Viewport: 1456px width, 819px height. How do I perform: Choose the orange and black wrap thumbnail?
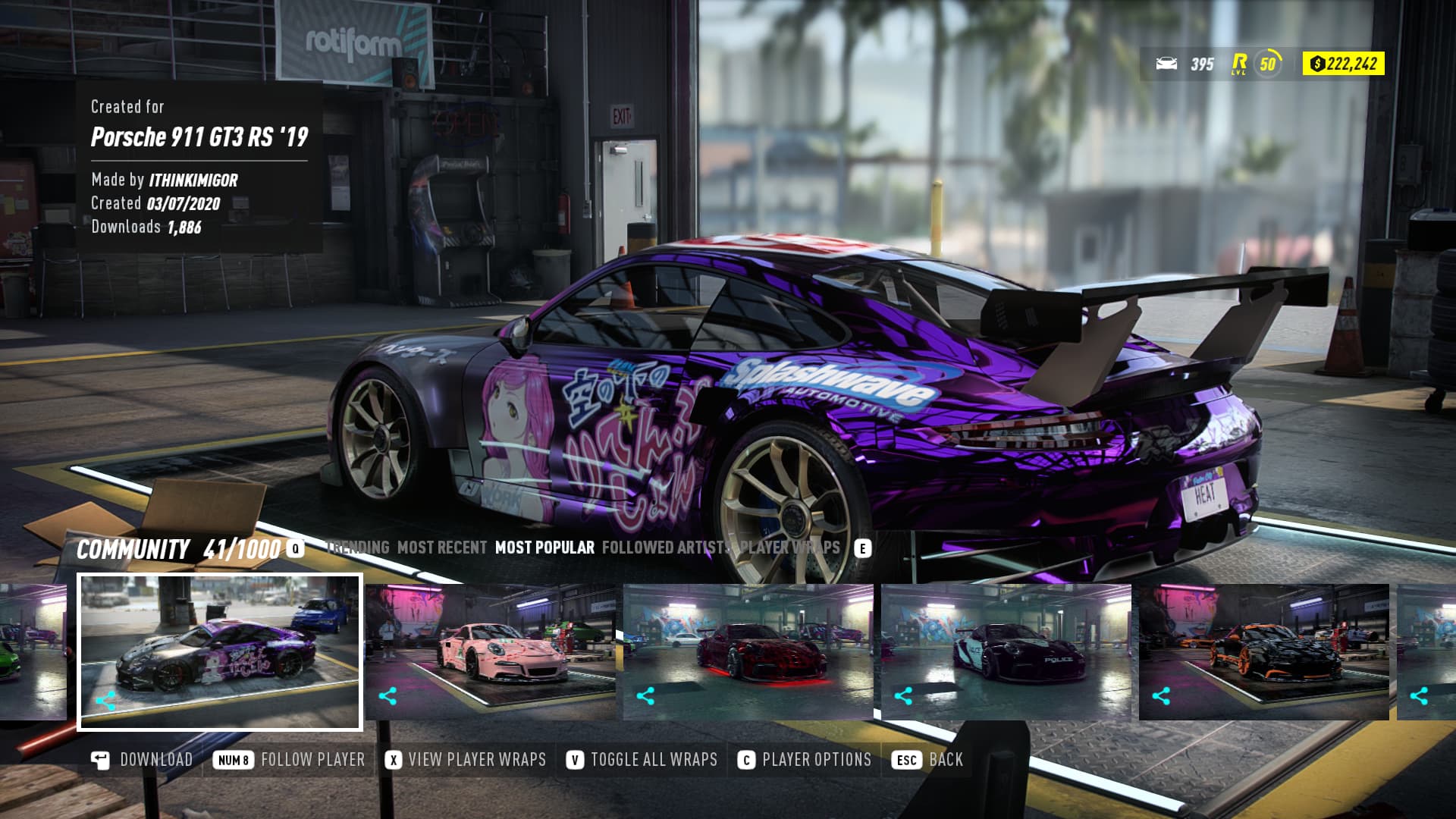[1264, 652]
